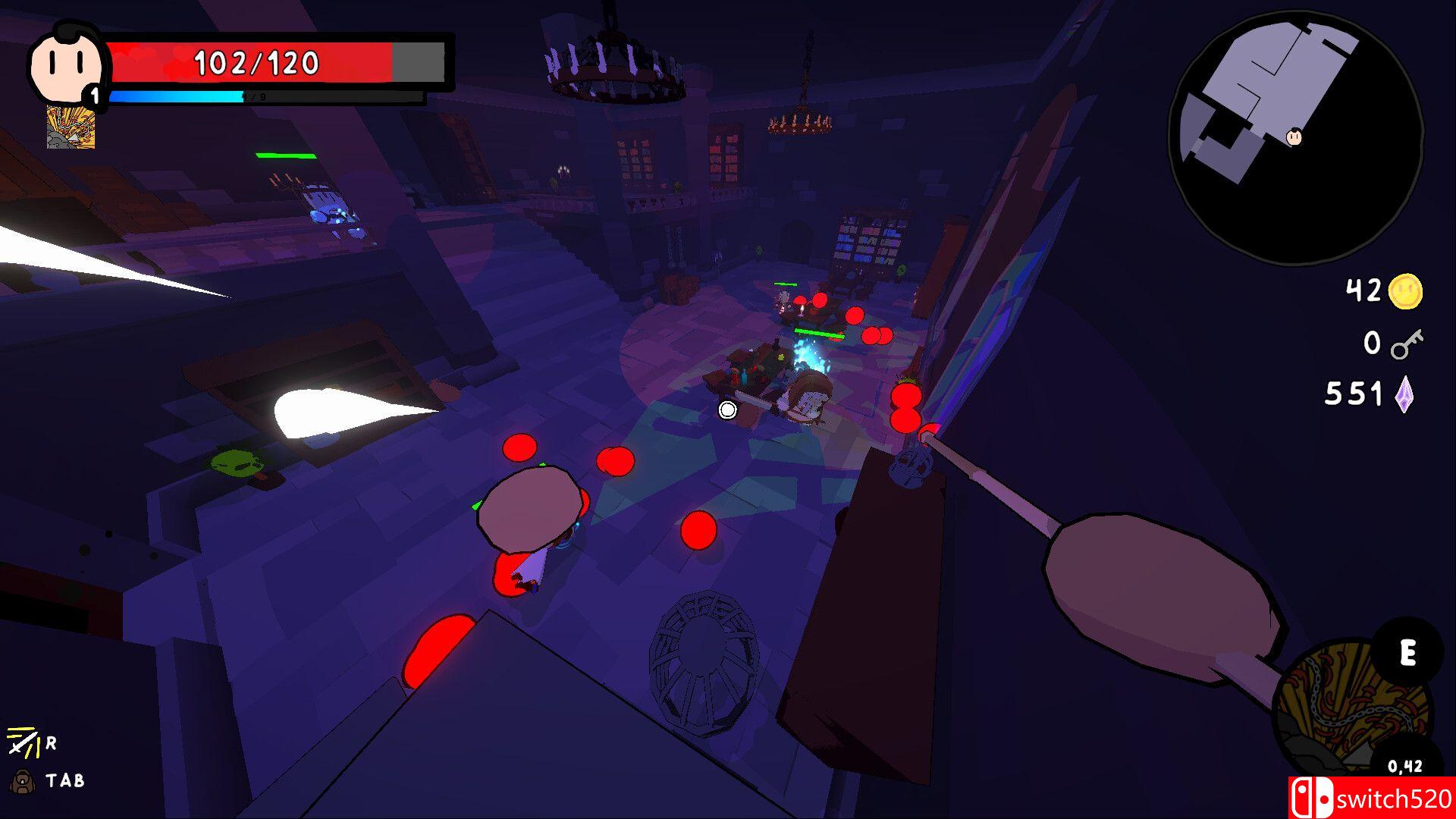Click the purple crystal currency icon
Image resolution: width=1456 pixels, height=819 pixels.
pos(1404,394)
